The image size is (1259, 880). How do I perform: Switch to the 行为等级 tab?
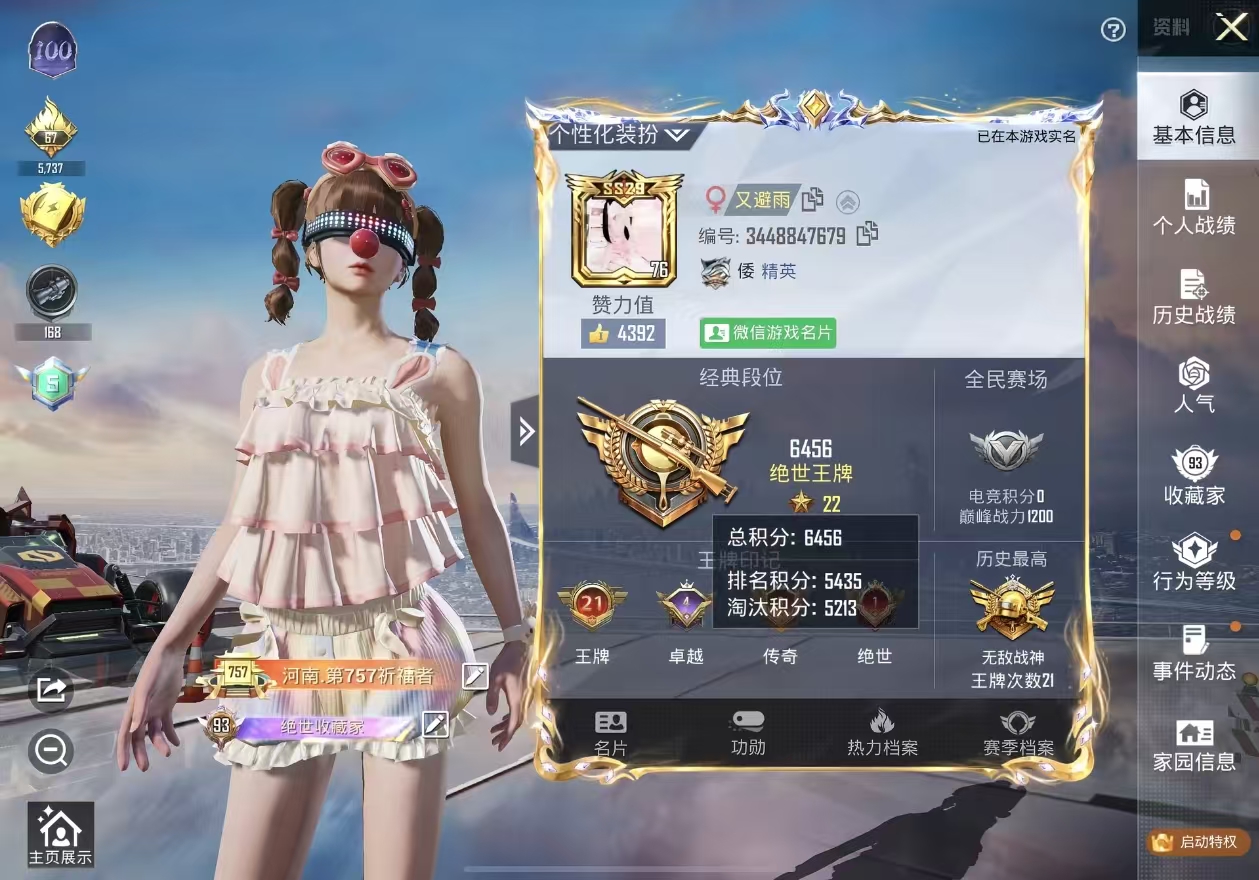1193,563
